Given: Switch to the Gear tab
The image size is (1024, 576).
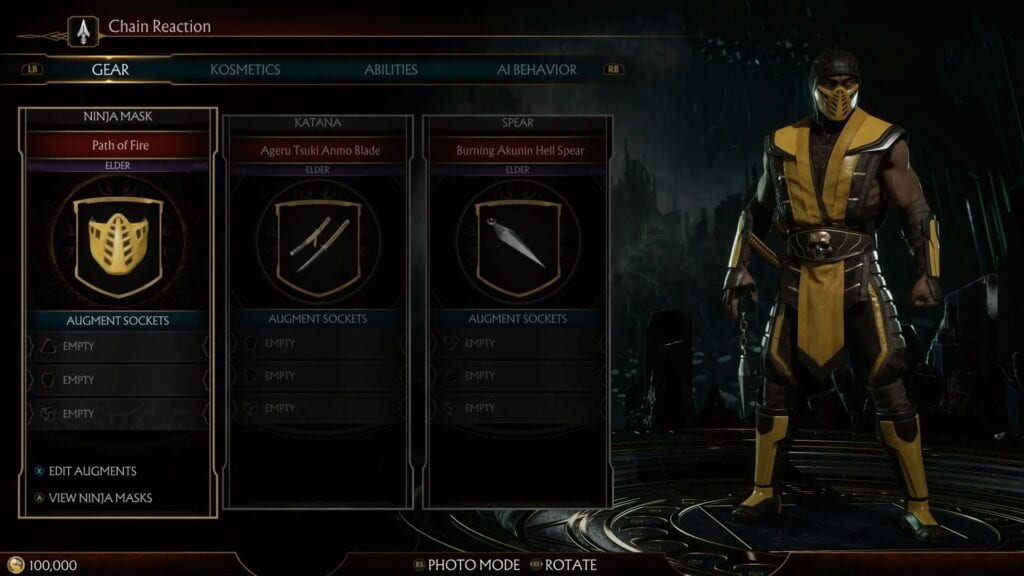Looking at the screenshot, I should tap(110, 70).
